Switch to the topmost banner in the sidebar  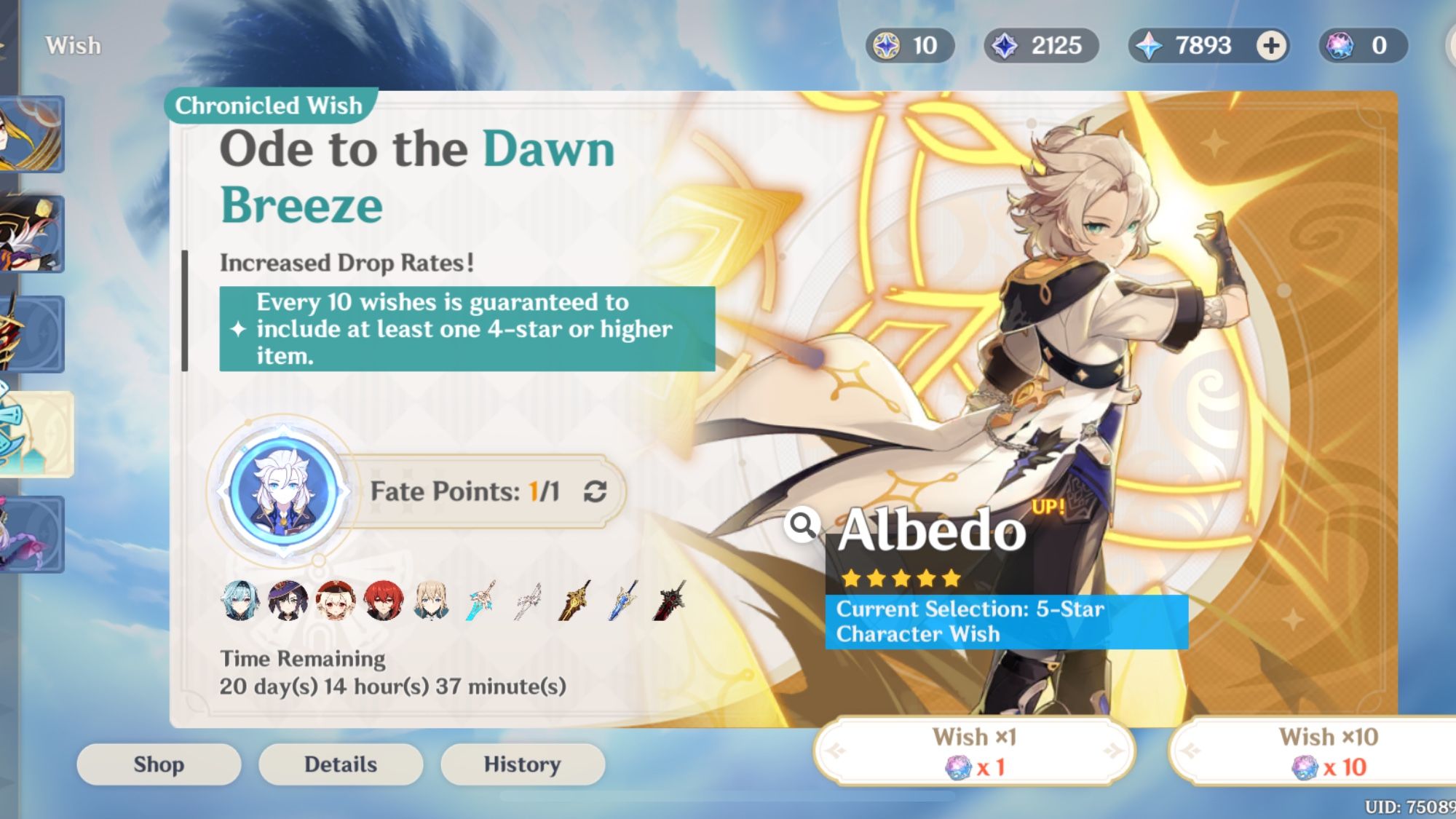point(32,135)
